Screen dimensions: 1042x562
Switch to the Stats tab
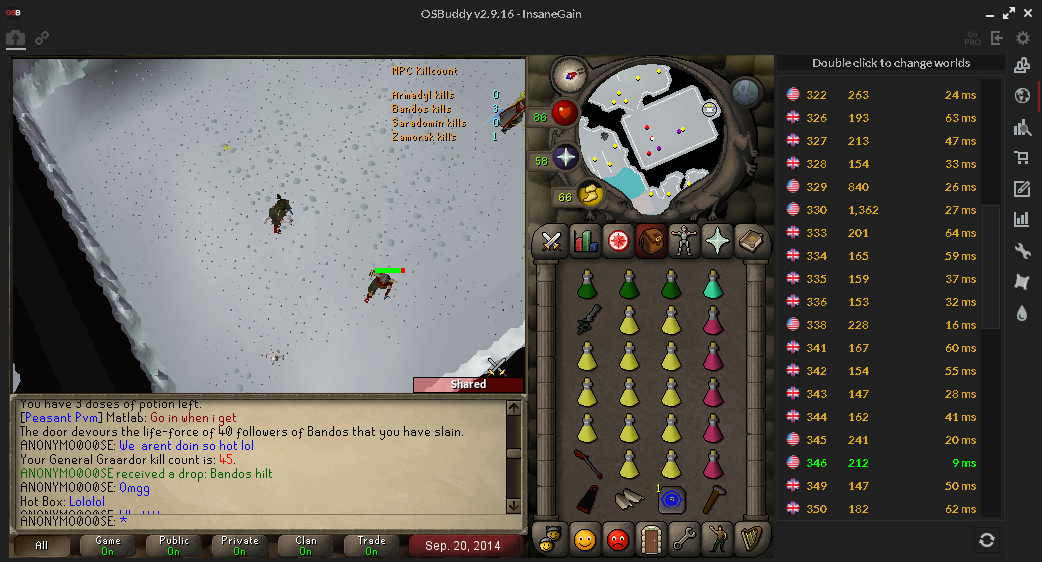(x=584, y=241)
